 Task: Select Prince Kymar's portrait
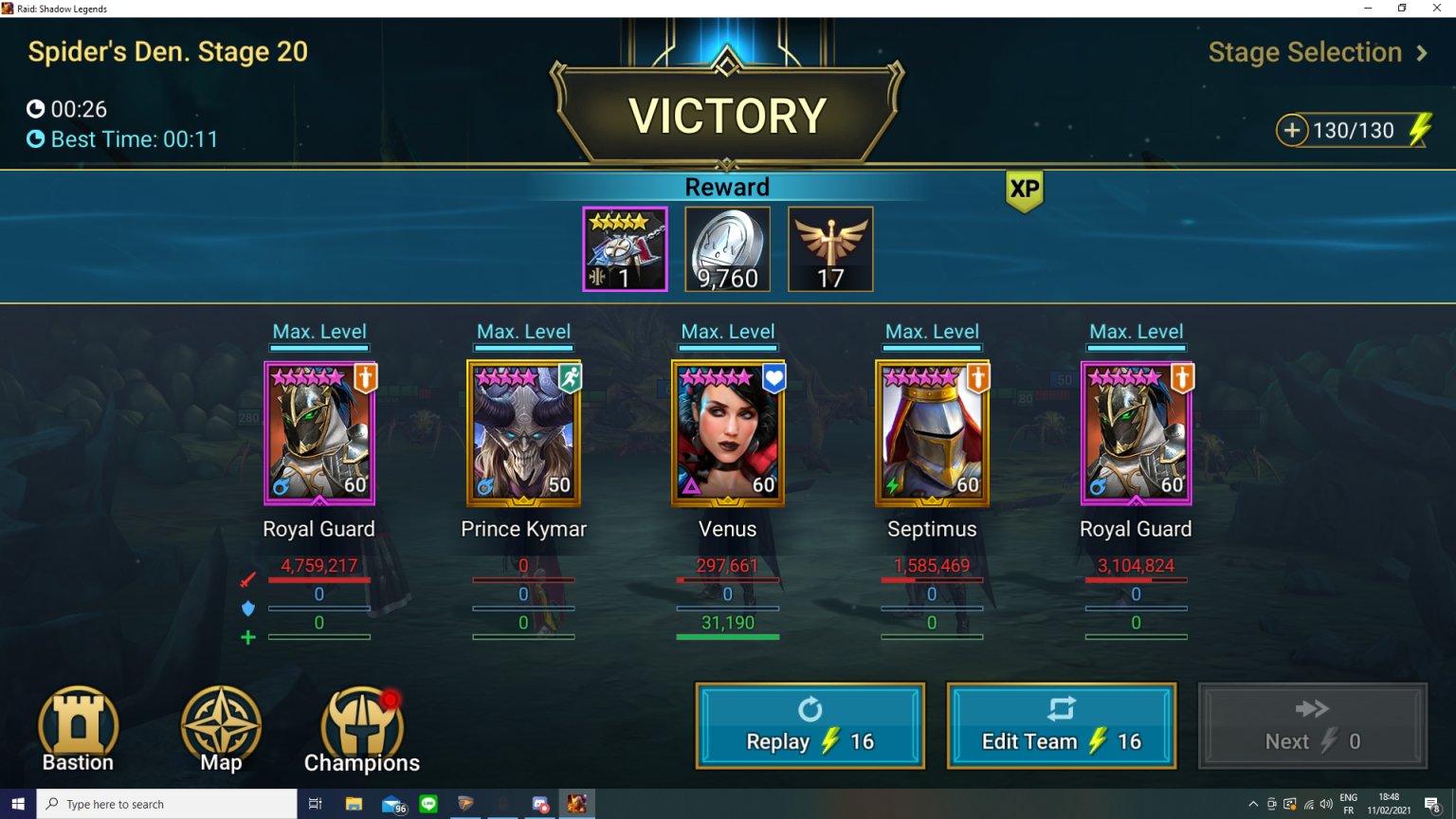[523, 433]
